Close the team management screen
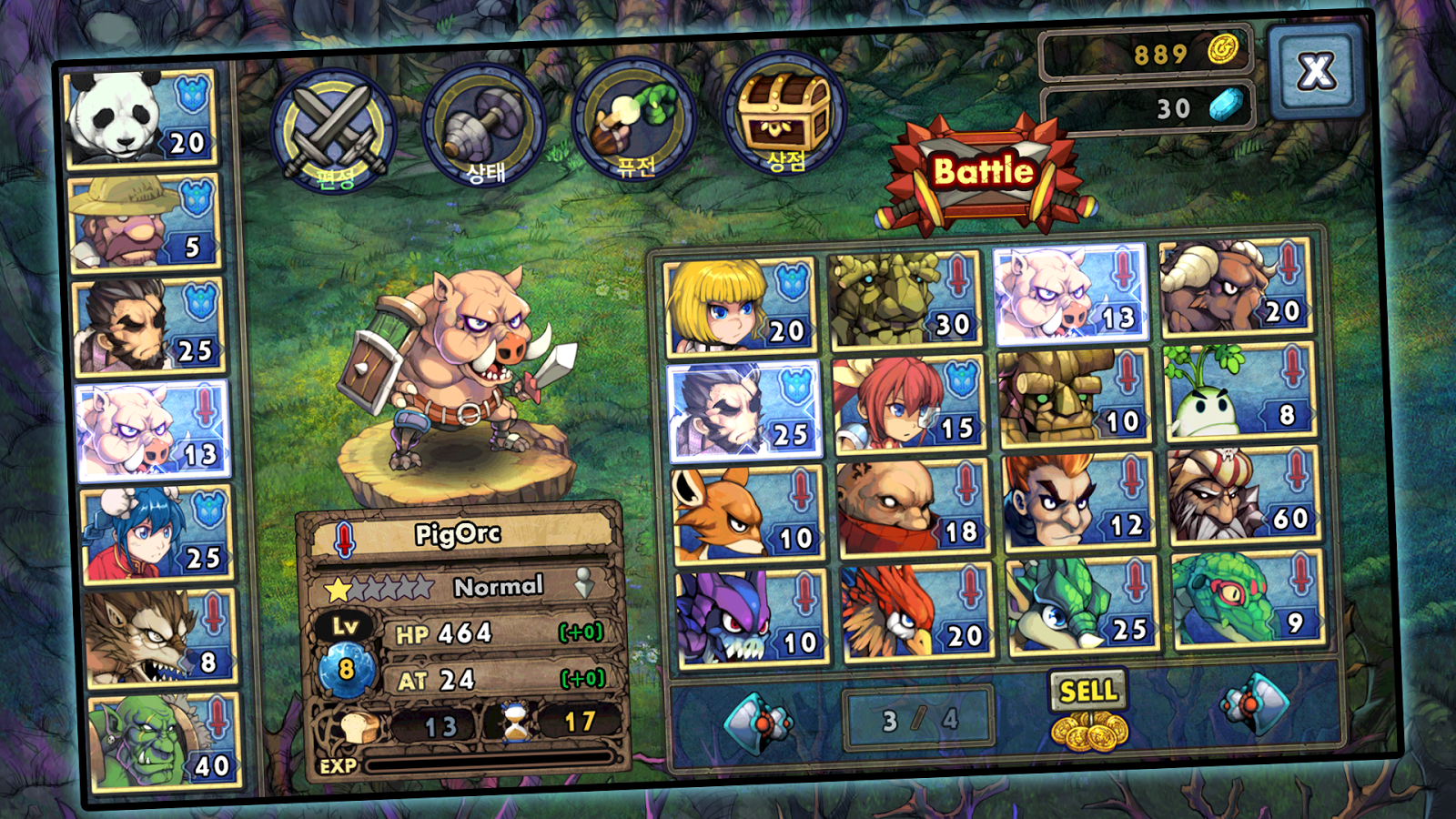1456x819 pixels. click(x=1316, y=71)
